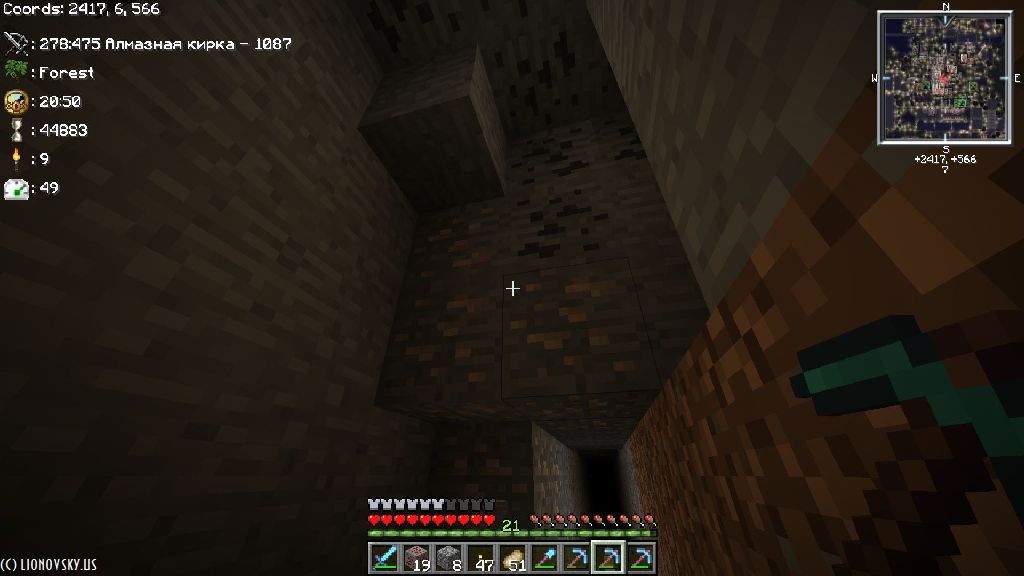Click the highlighted diamond pickaxe slot
The width and height of the screenshot is (1024, 576).
click(x=608, y=557)
